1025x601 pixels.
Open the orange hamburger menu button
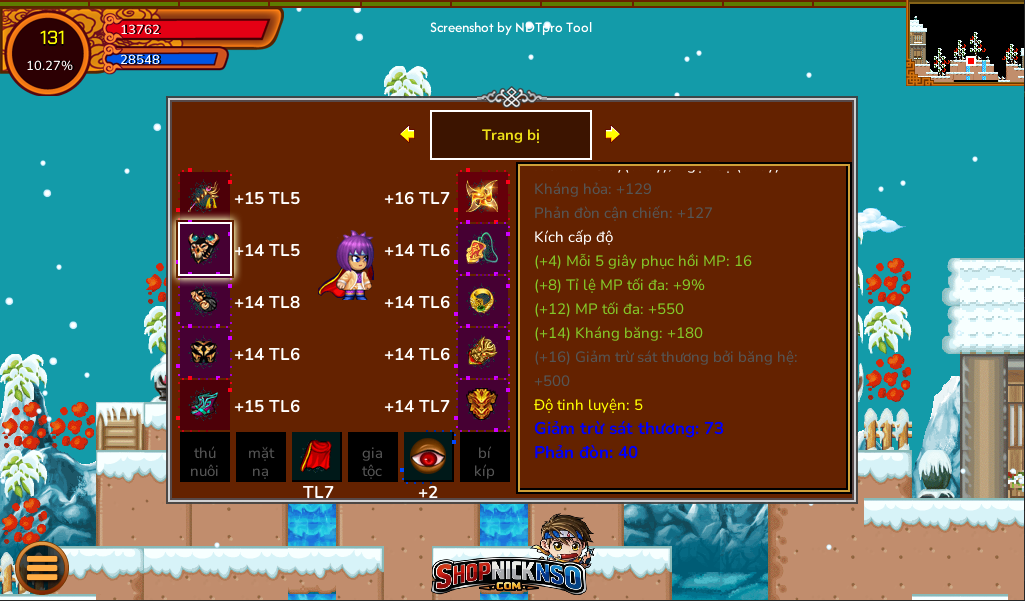click(x=42, y=567)
